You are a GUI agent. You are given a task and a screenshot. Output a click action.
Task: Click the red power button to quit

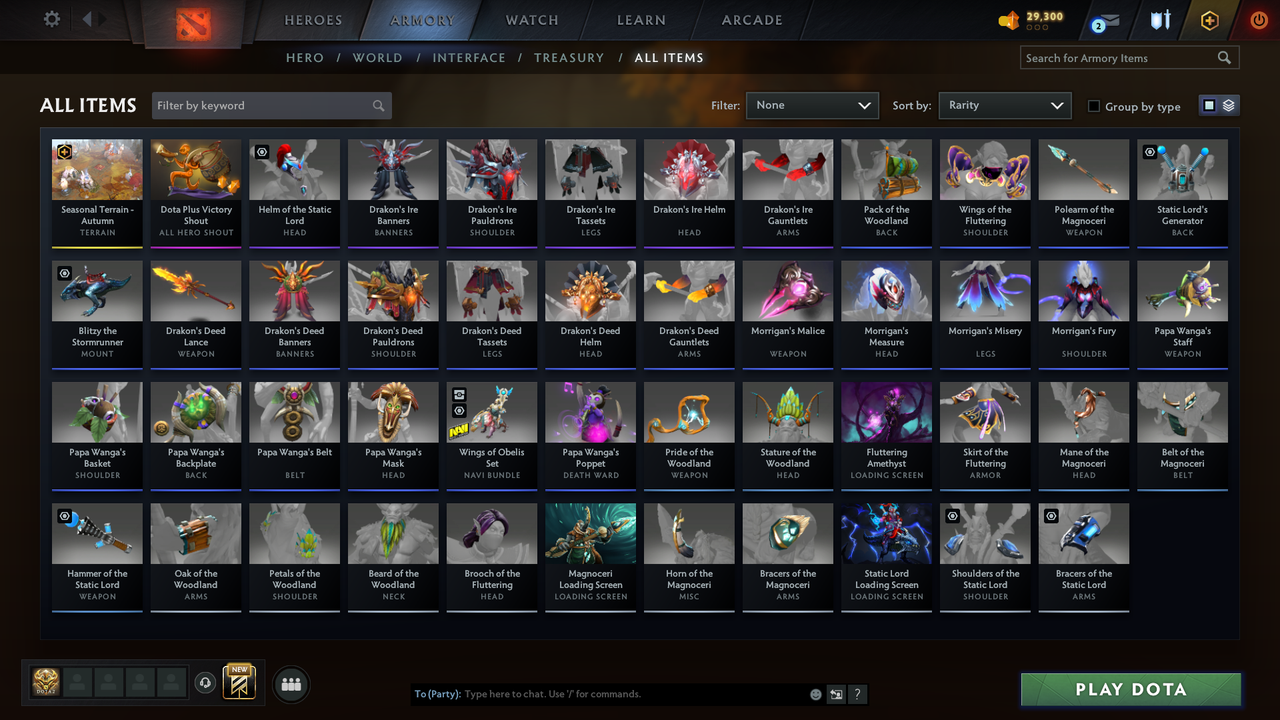click(x=1258, y=18)
